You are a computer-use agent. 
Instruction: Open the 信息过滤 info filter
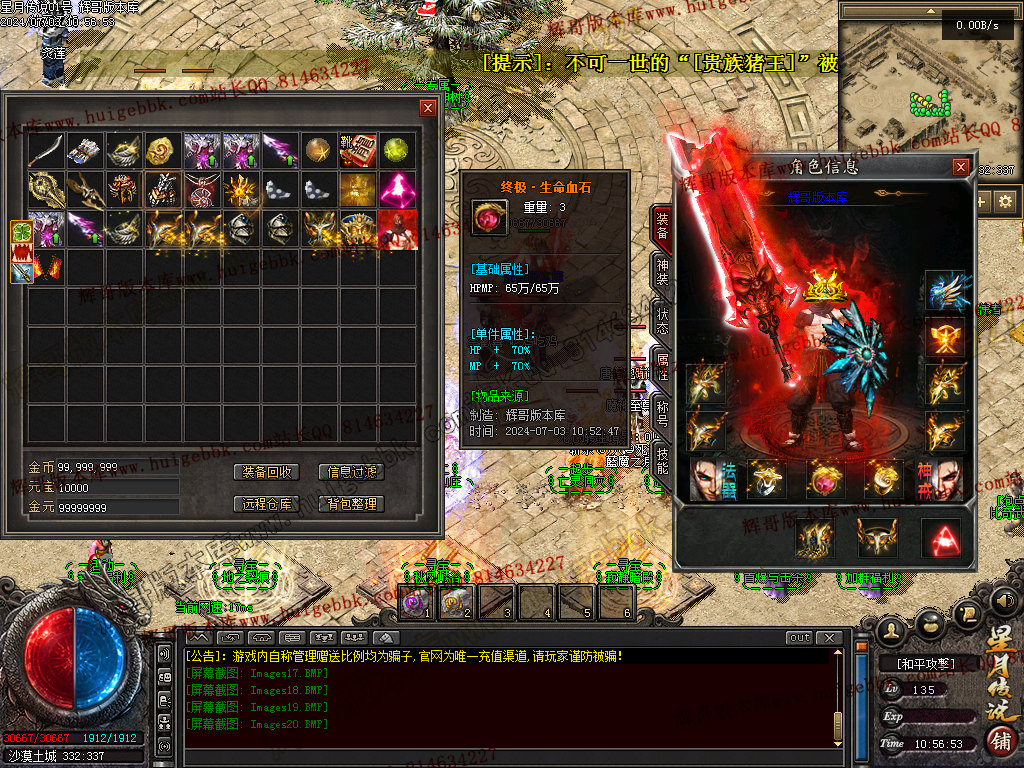[x=352, y=472]
